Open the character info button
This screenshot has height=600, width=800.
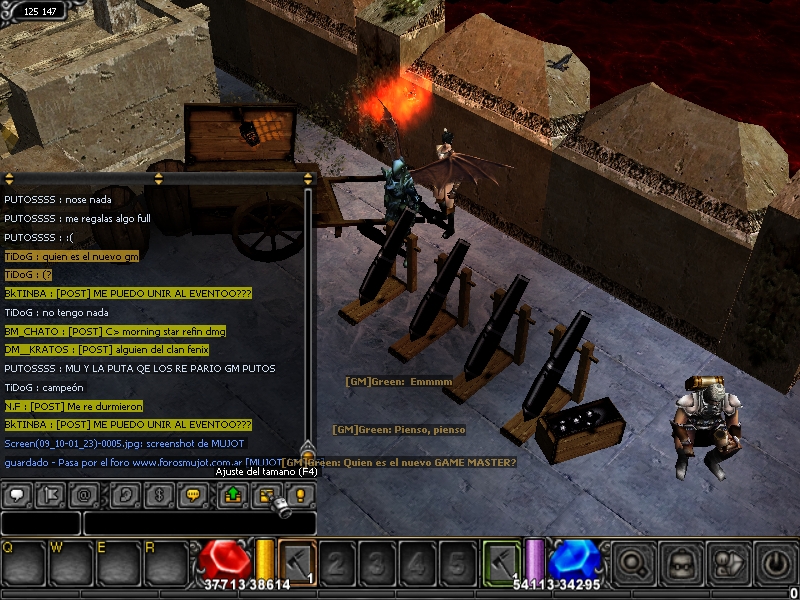pos(730,563)
